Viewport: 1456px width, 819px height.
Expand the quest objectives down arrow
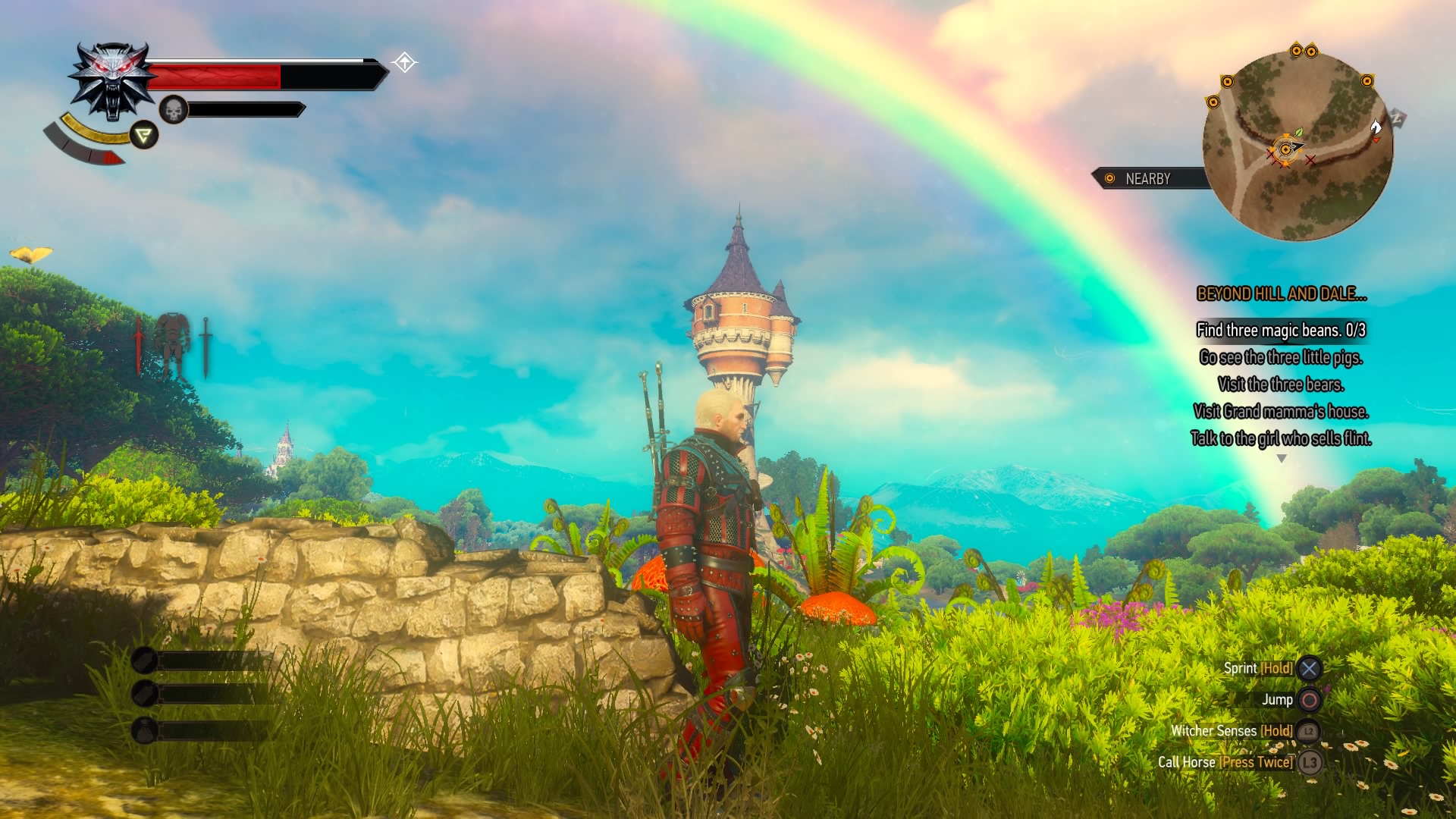[1282, 459]
